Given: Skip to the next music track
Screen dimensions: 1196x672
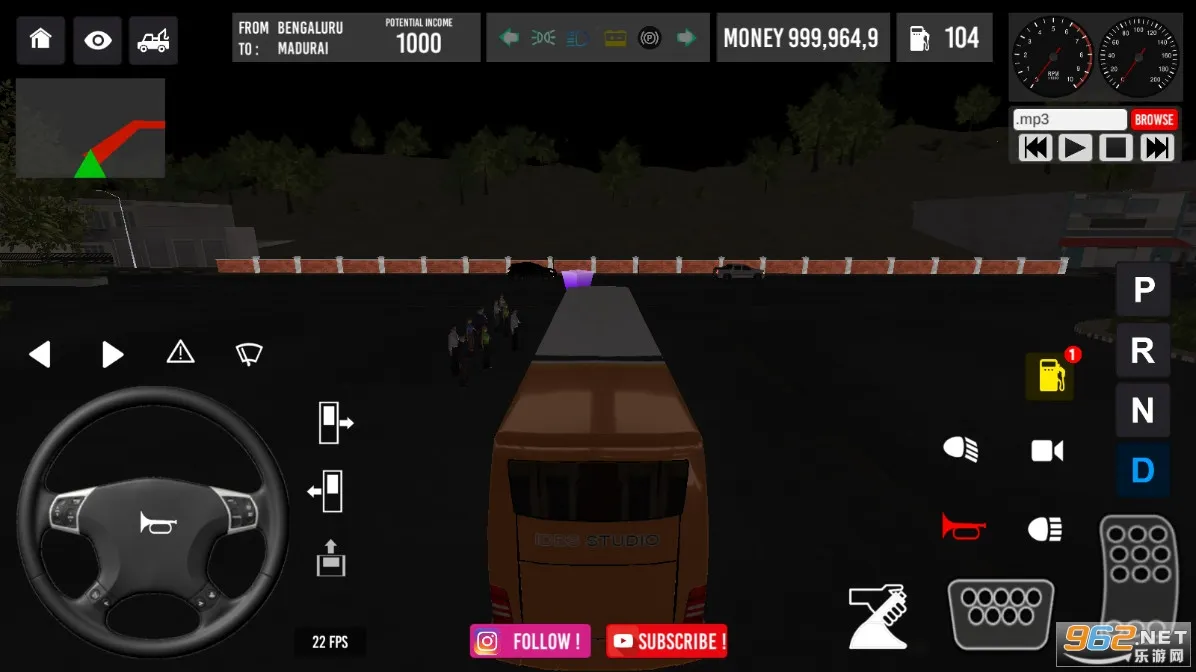Looking at the screenshot, I should click(1156, 148).
